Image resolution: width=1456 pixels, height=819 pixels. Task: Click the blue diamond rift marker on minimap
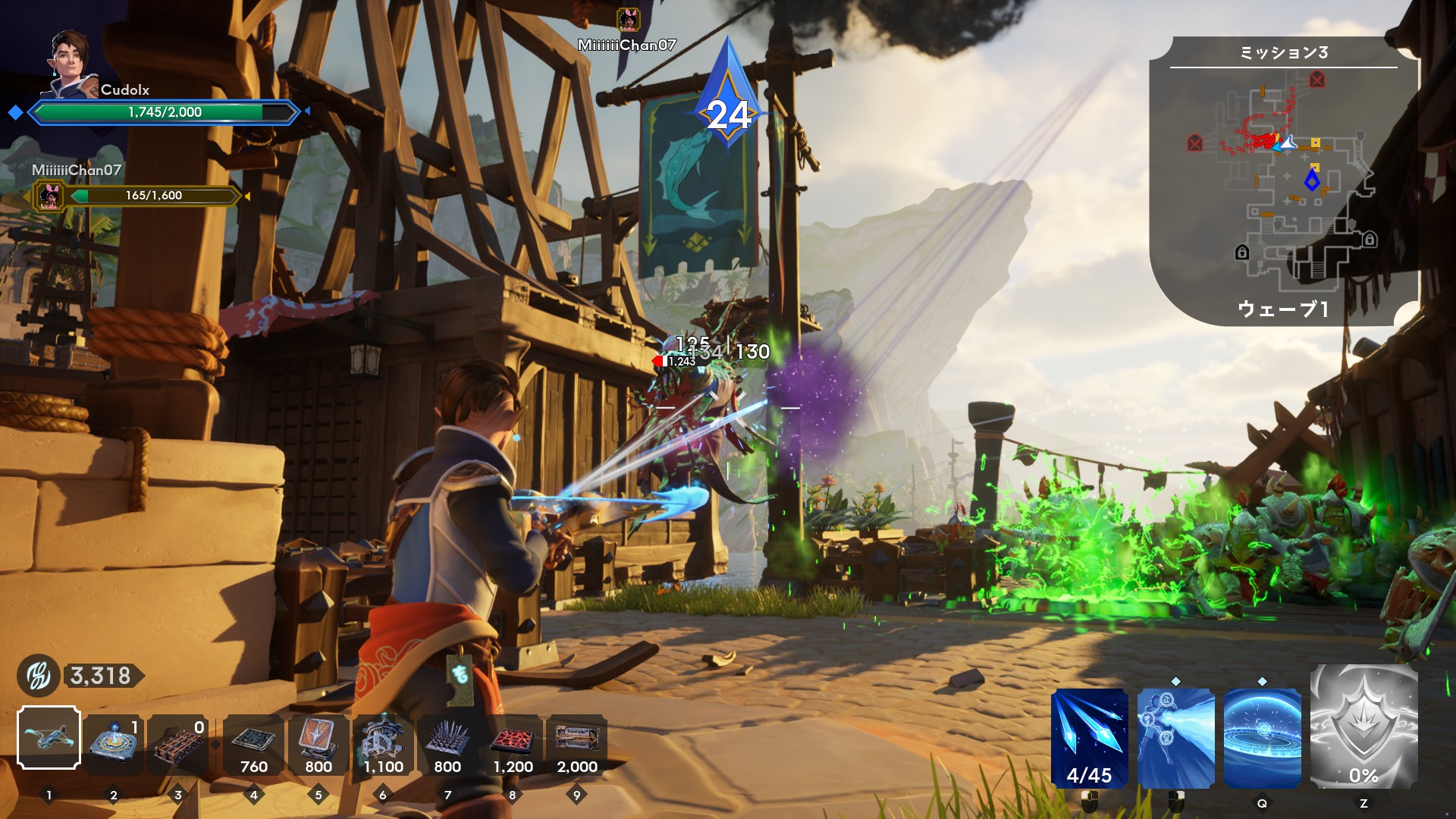pyautogui.click(x=1312, y=180)
